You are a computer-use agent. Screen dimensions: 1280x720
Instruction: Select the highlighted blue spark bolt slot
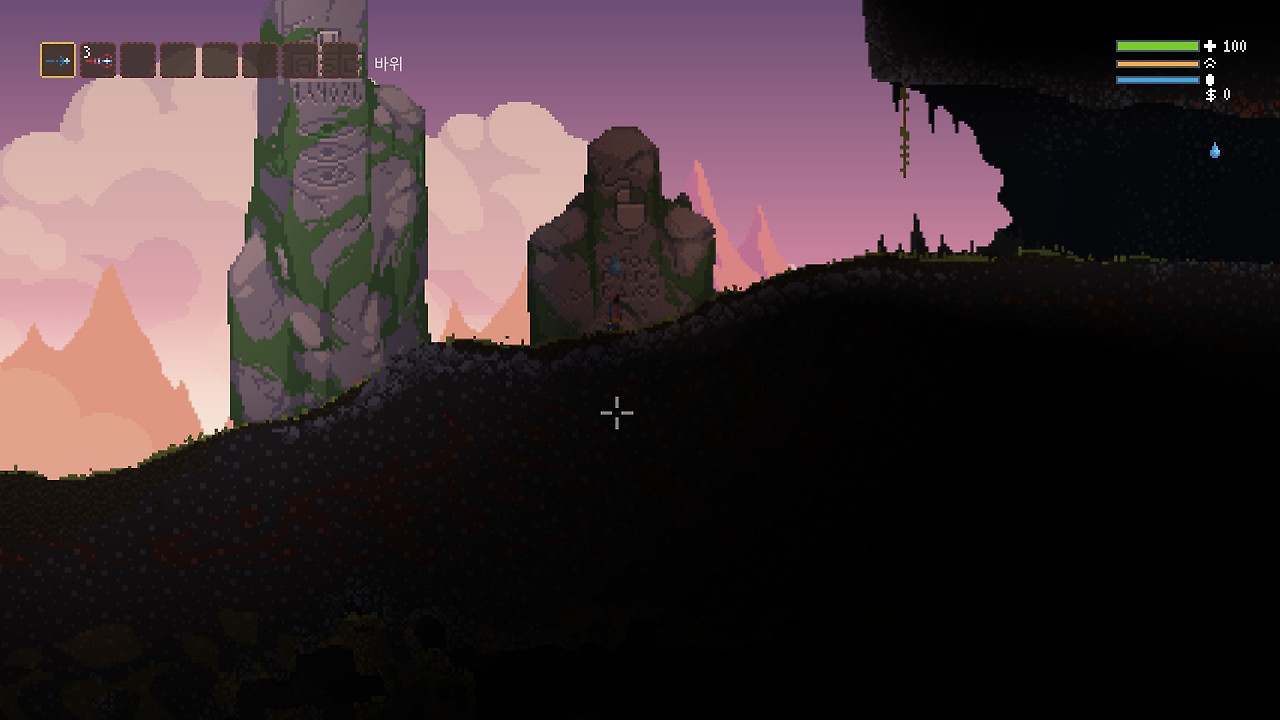(58, 60)
